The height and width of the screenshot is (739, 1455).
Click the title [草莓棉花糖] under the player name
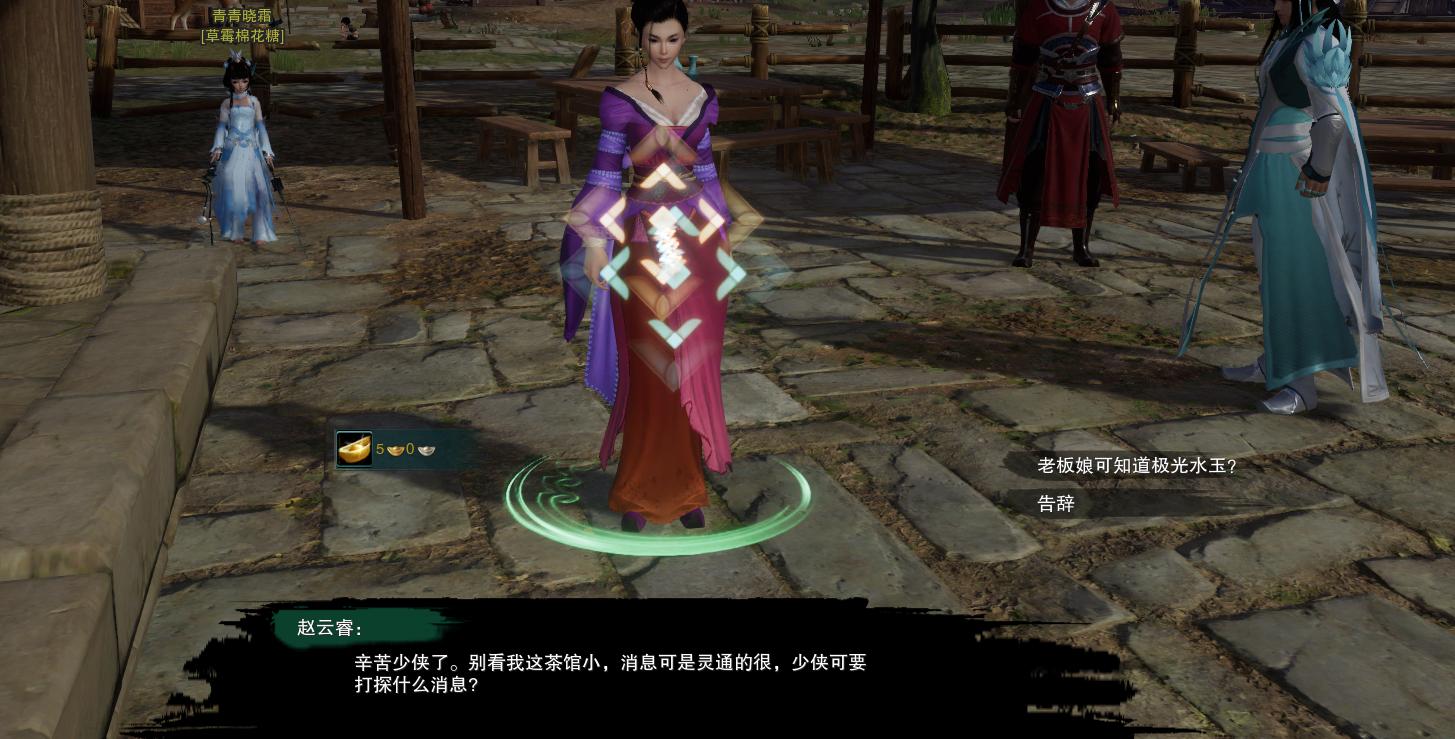(242, 36)
